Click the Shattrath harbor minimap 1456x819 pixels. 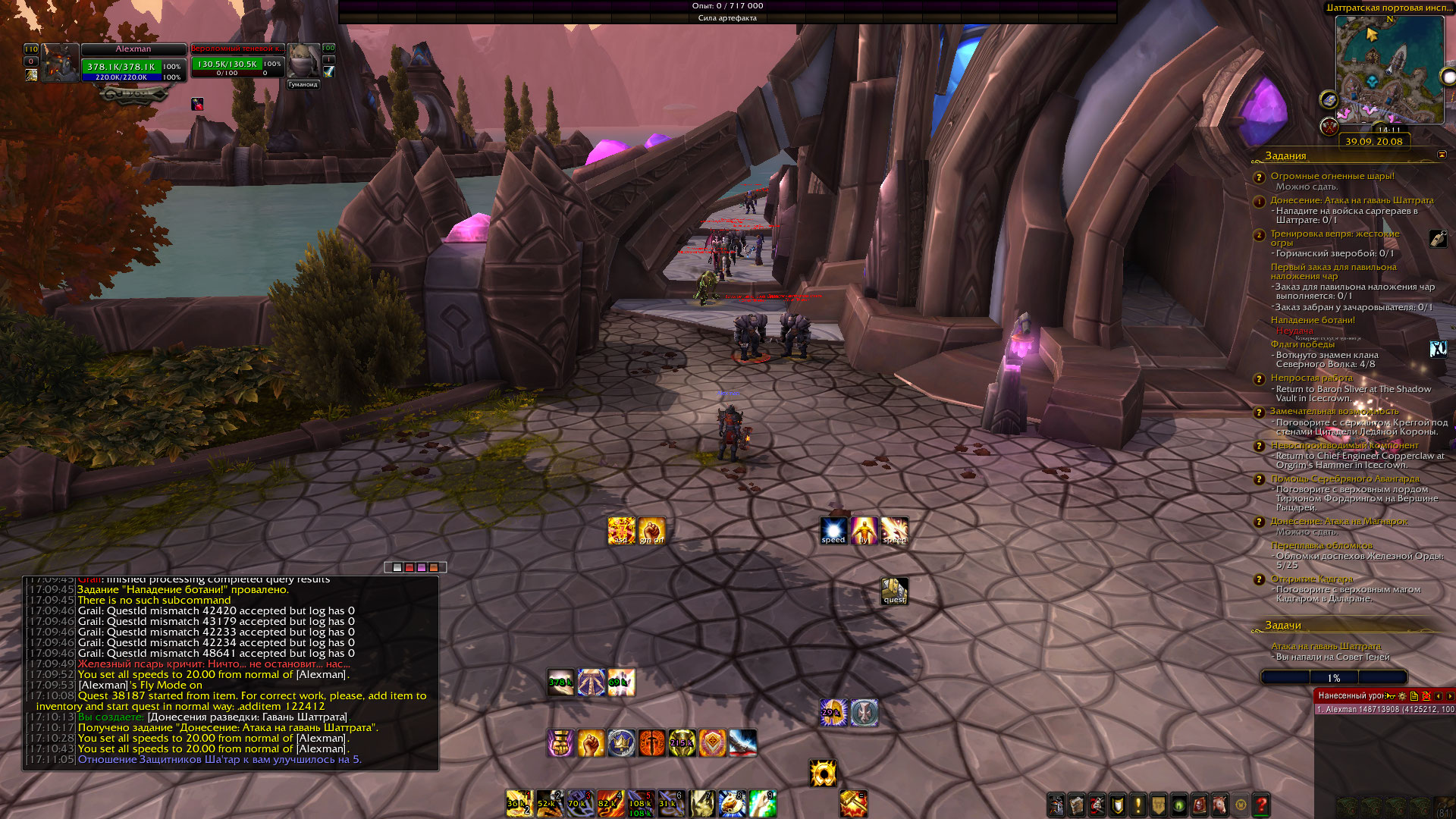(1389, 68)
